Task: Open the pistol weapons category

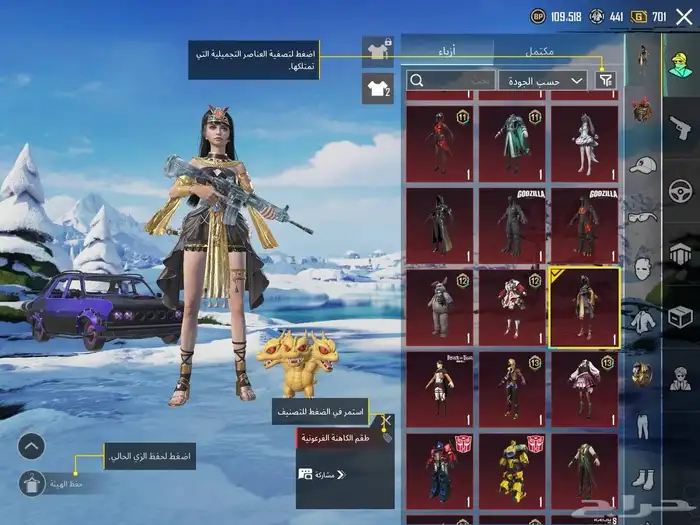Action: (x=680, y=129)
